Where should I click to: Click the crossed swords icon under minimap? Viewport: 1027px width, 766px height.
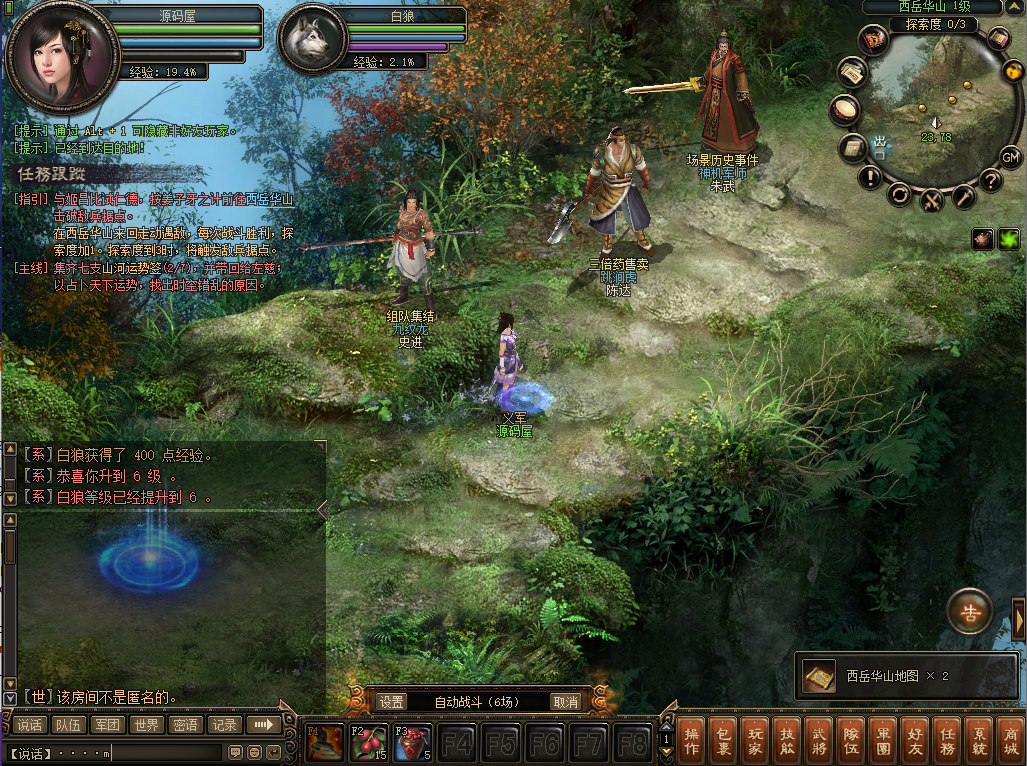pyautogui.click(x=932, y=199)
